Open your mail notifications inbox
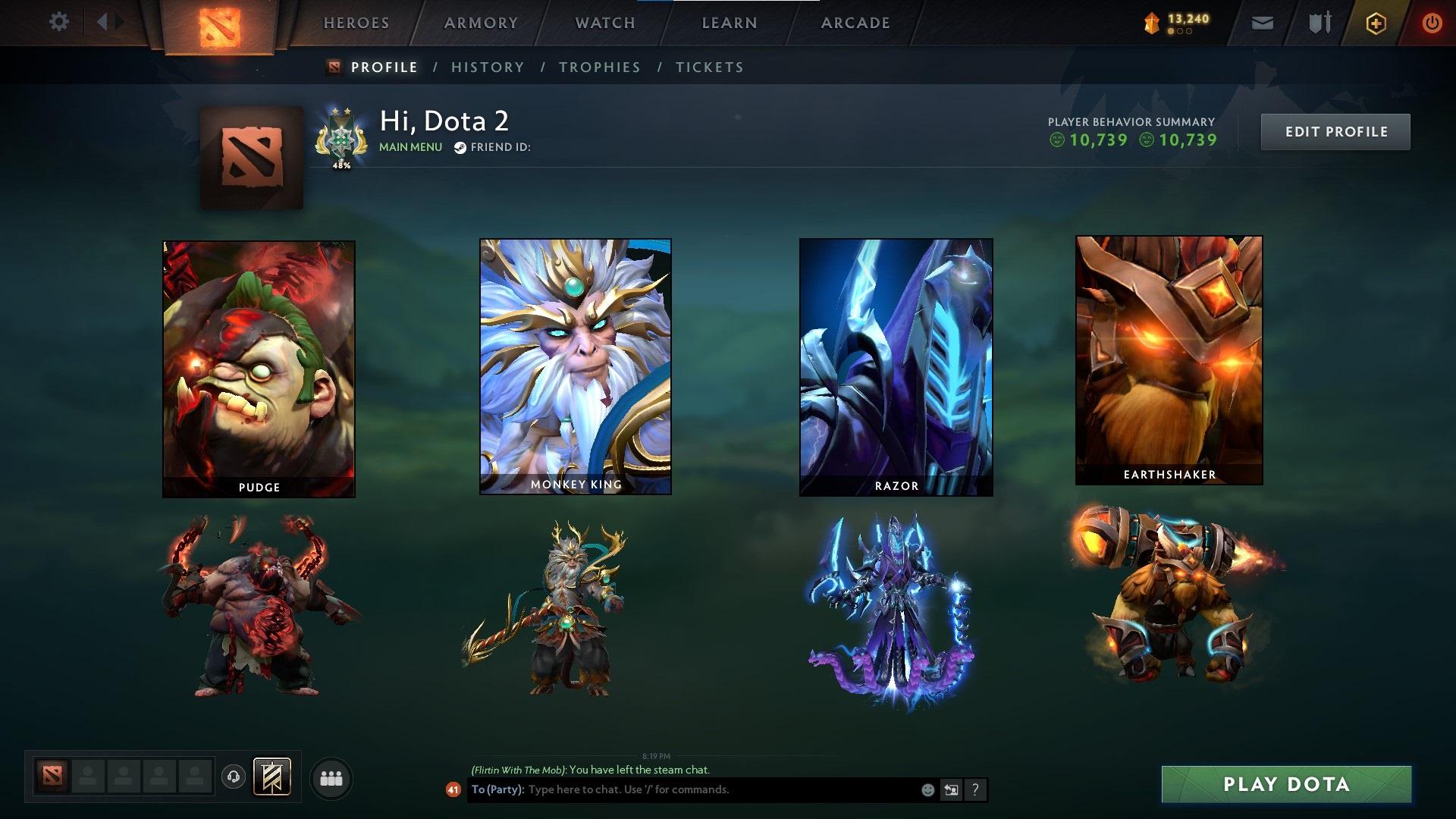 coord(1261,23)
